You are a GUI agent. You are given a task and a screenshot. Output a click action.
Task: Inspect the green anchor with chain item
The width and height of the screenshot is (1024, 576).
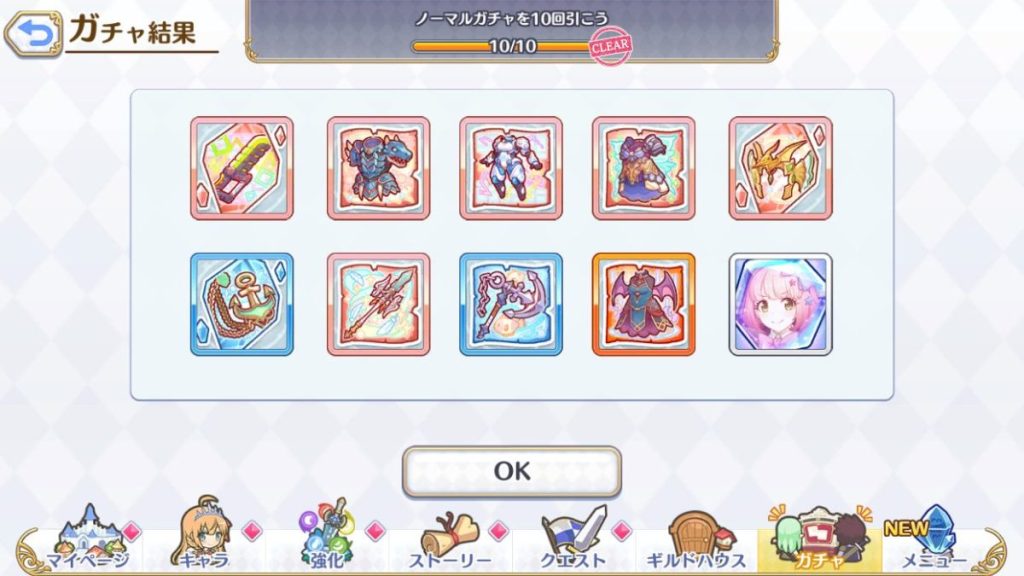coord(241,304)
